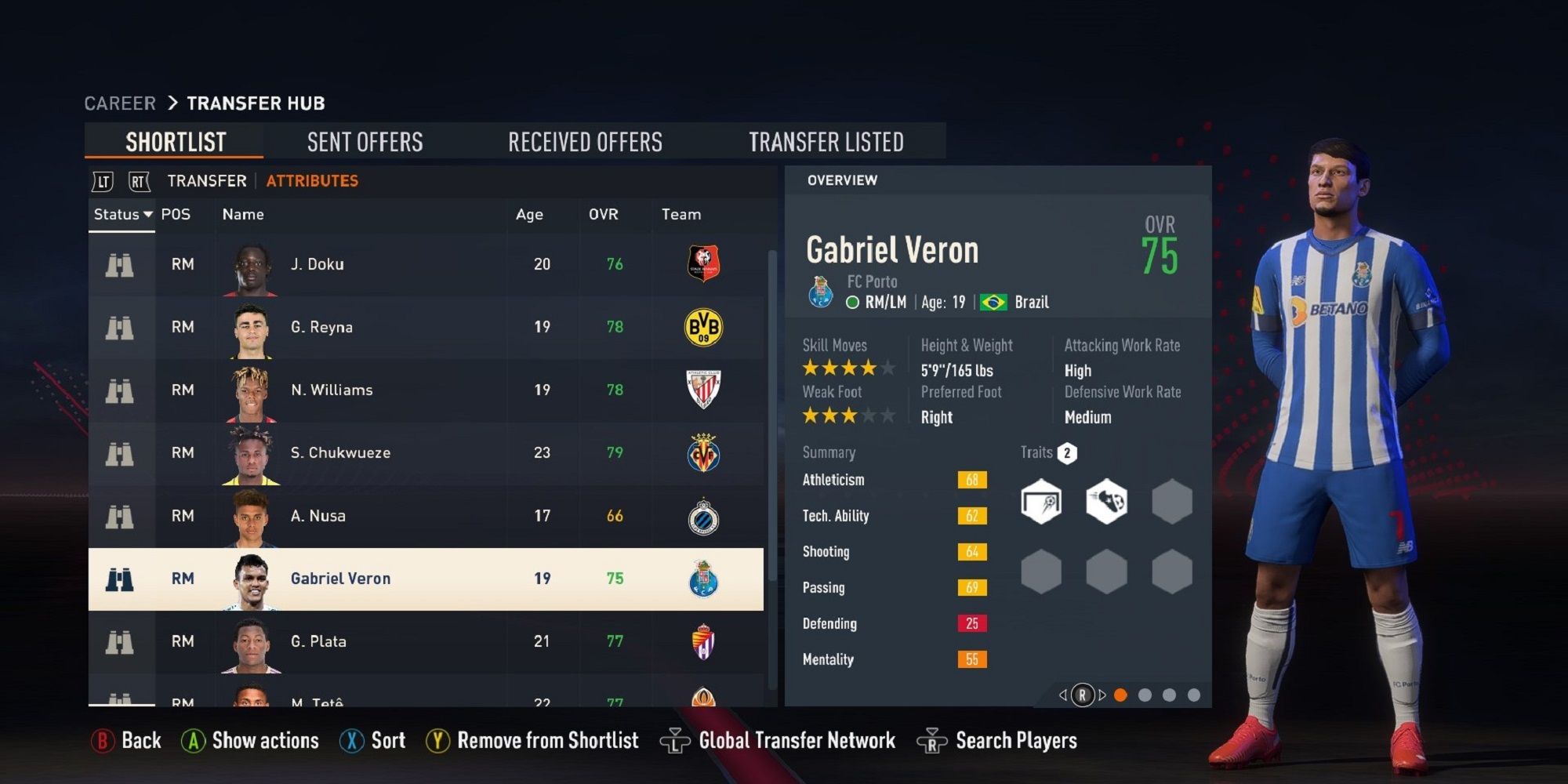Click the Search Players icon

(x=933, y=739)
